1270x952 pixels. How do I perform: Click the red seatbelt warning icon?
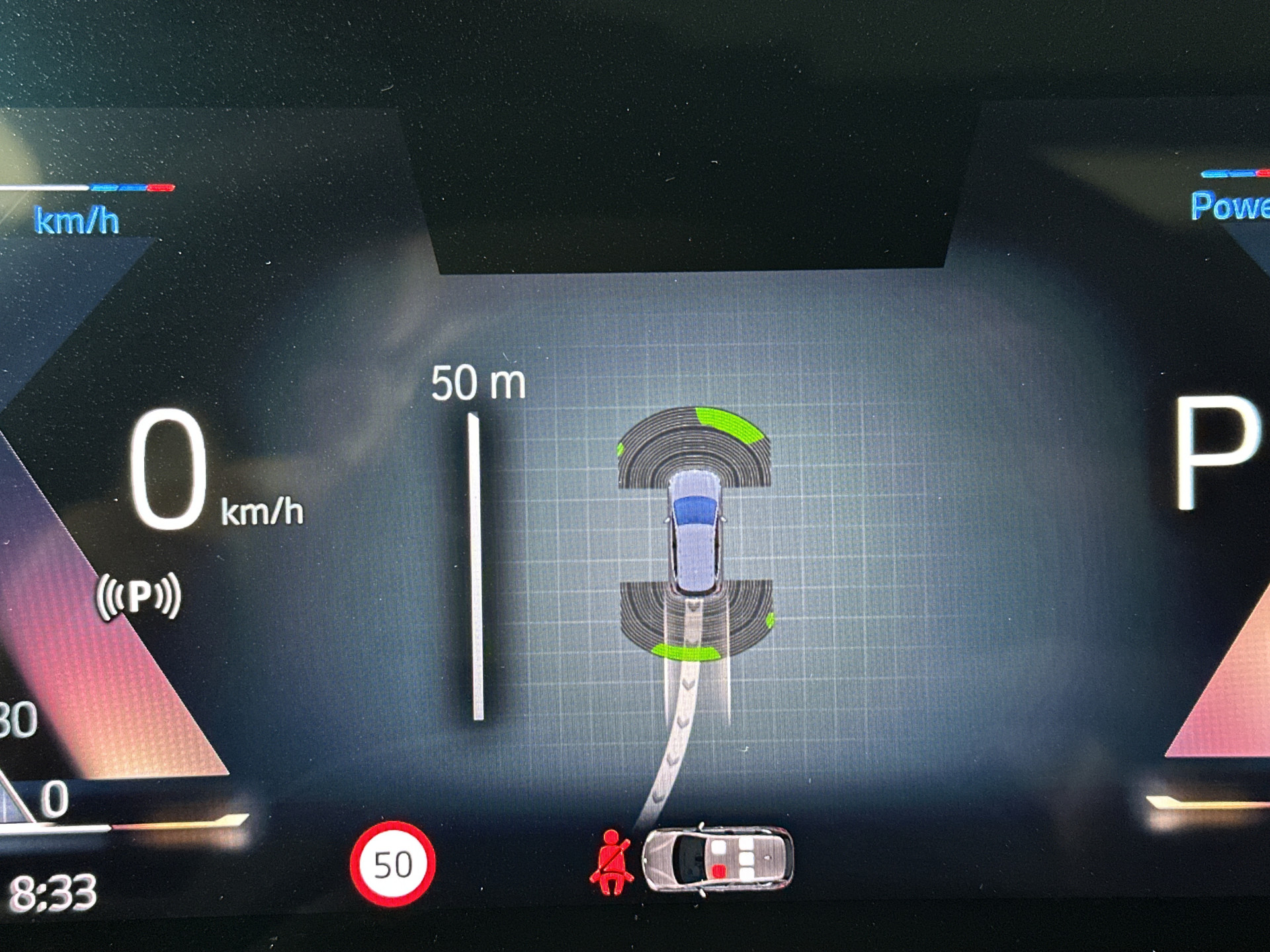(611, 863)
